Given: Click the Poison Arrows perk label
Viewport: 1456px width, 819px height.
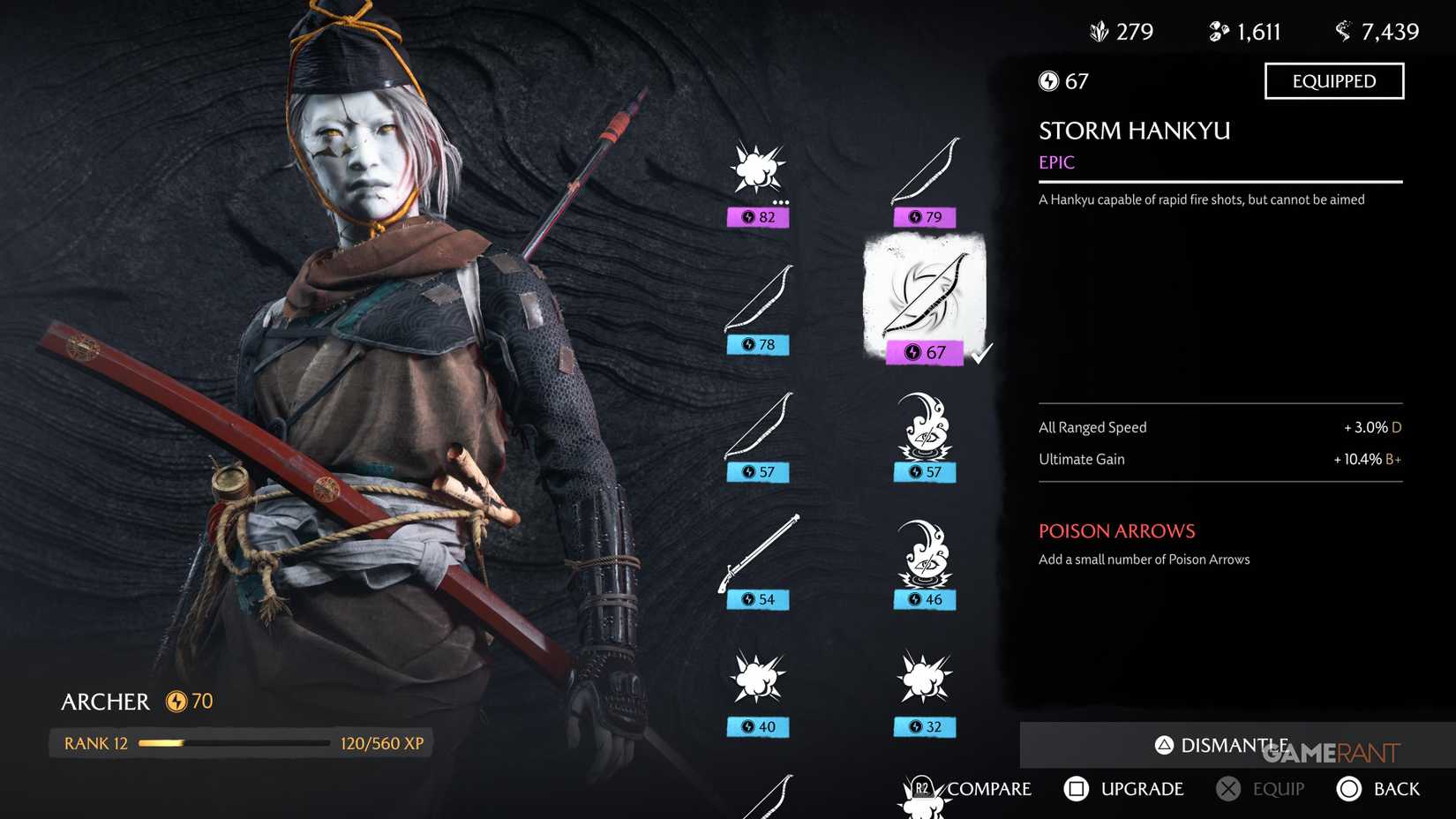Looking at the screenshot, I should pyautogui.click(x=1116, y=530).
